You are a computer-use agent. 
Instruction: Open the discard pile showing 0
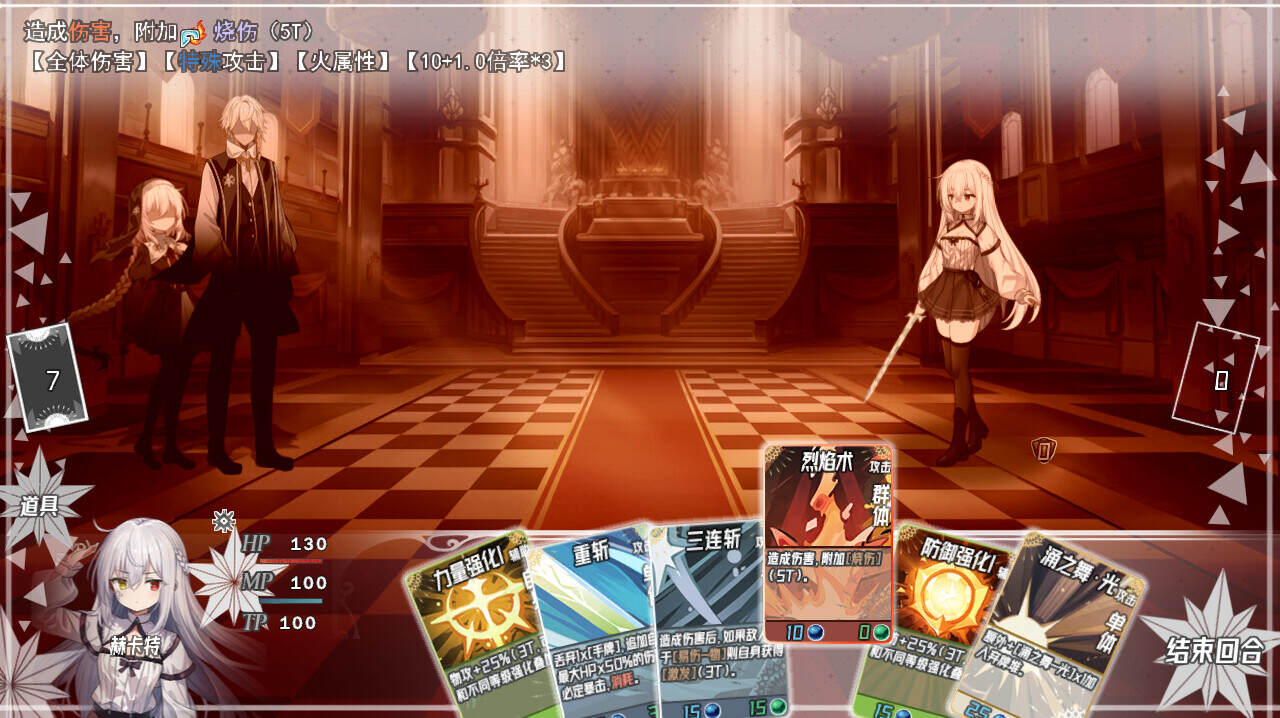pyautogui.click(x=1216, y=379)
